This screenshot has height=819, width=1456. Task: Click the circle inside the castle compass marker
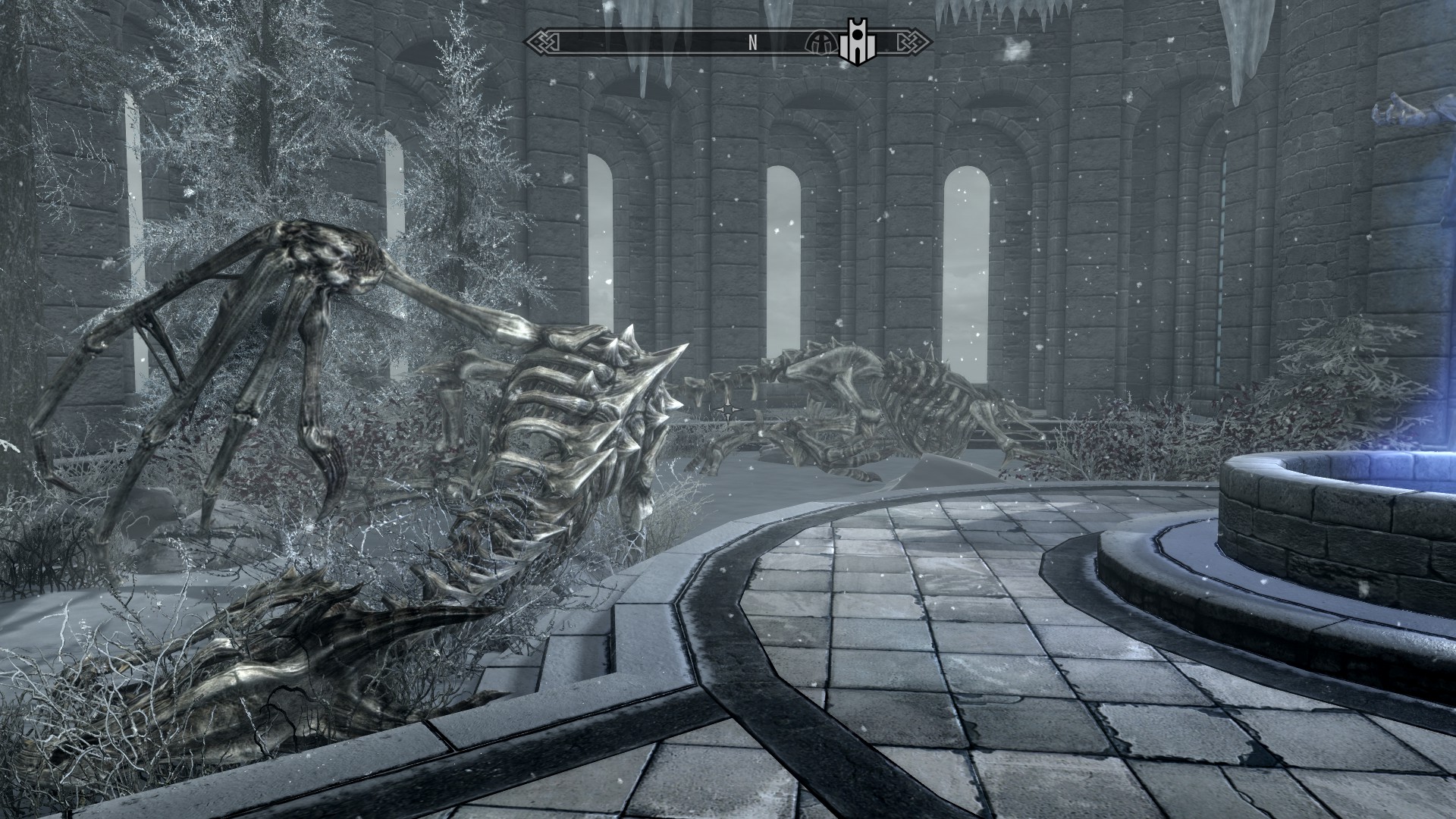click(857, 35)
